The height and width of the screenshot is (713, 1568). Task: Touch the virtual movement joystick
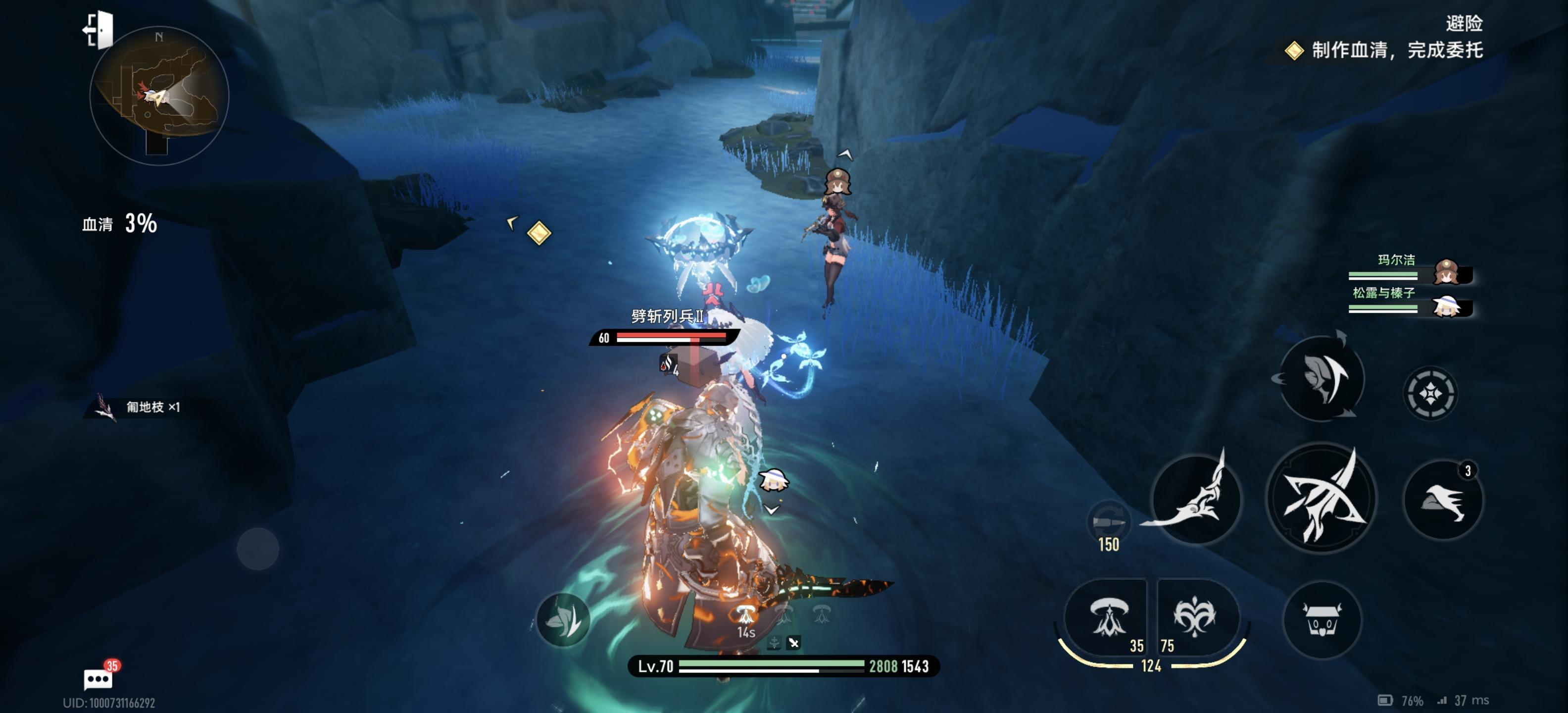[257, 549]
